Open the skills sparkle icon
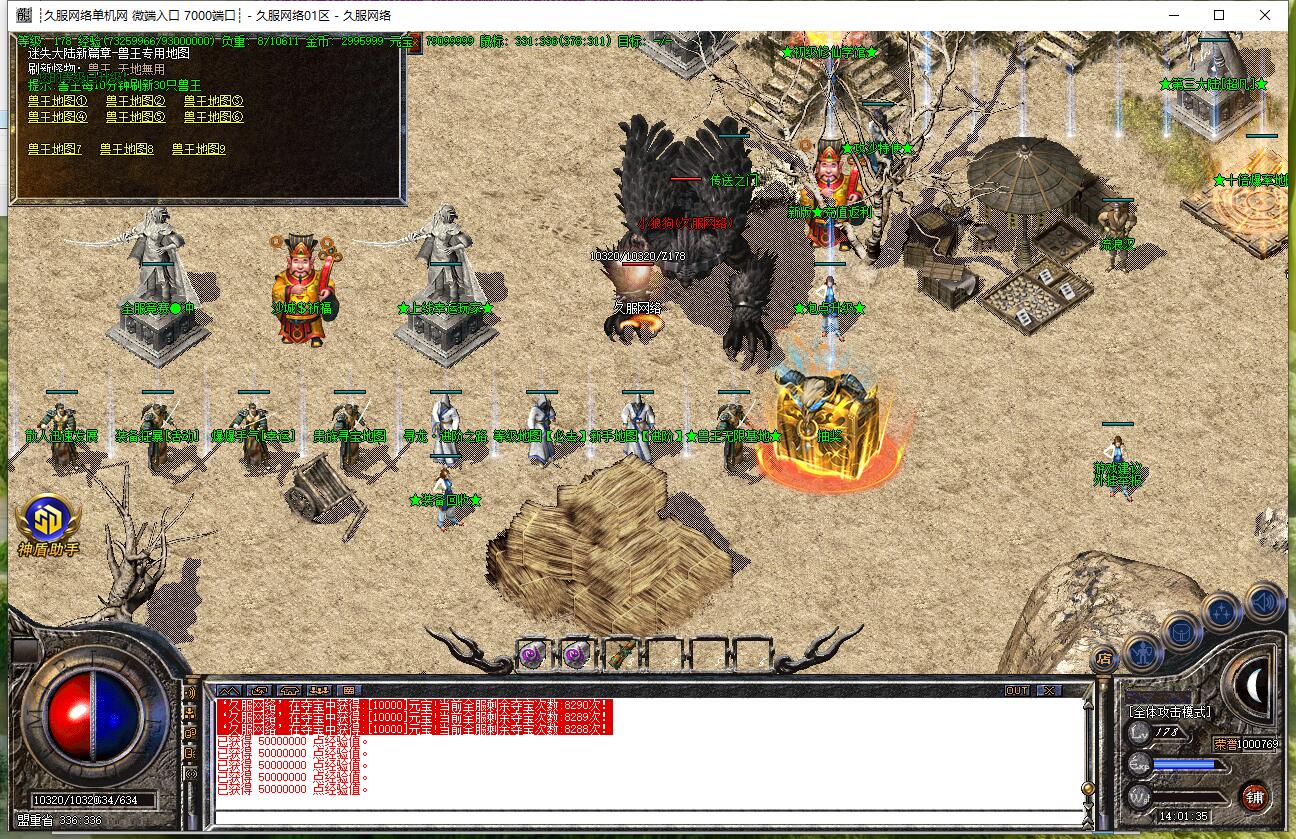Viewport: 1296px width, 839px height. [1222, 610]
